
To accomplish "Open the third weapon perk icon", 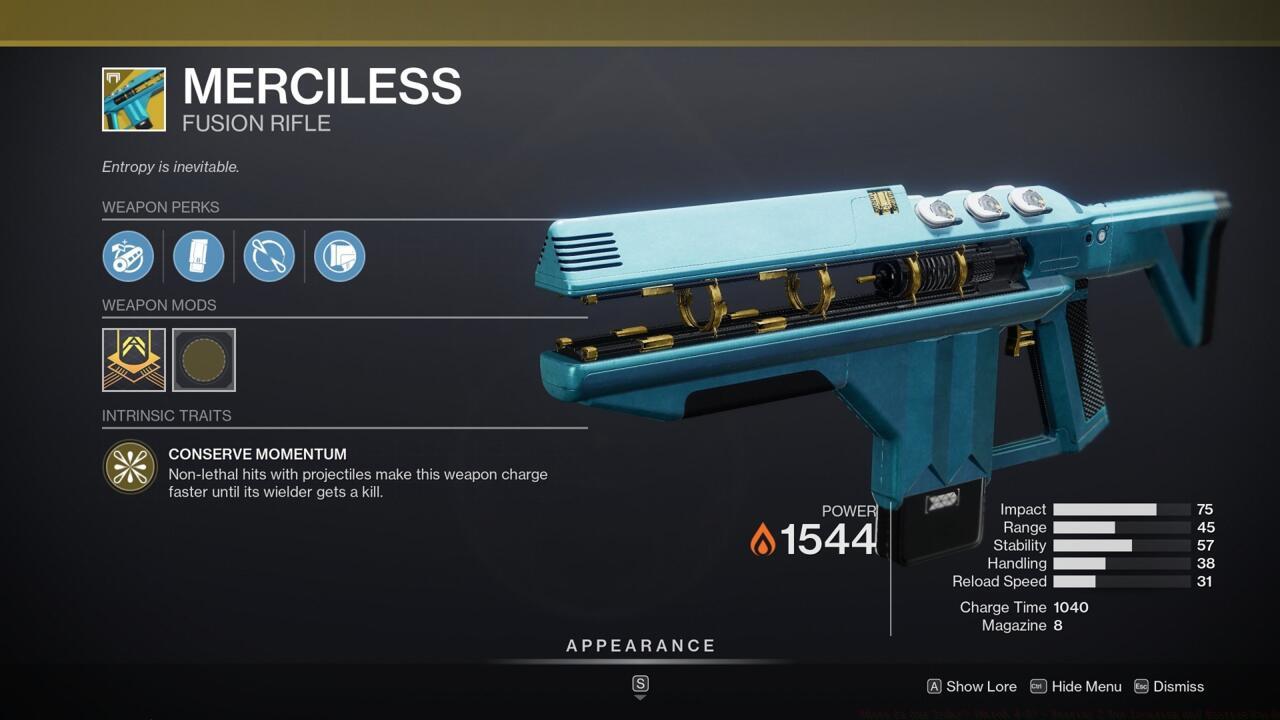I will (x=269, y=256).
